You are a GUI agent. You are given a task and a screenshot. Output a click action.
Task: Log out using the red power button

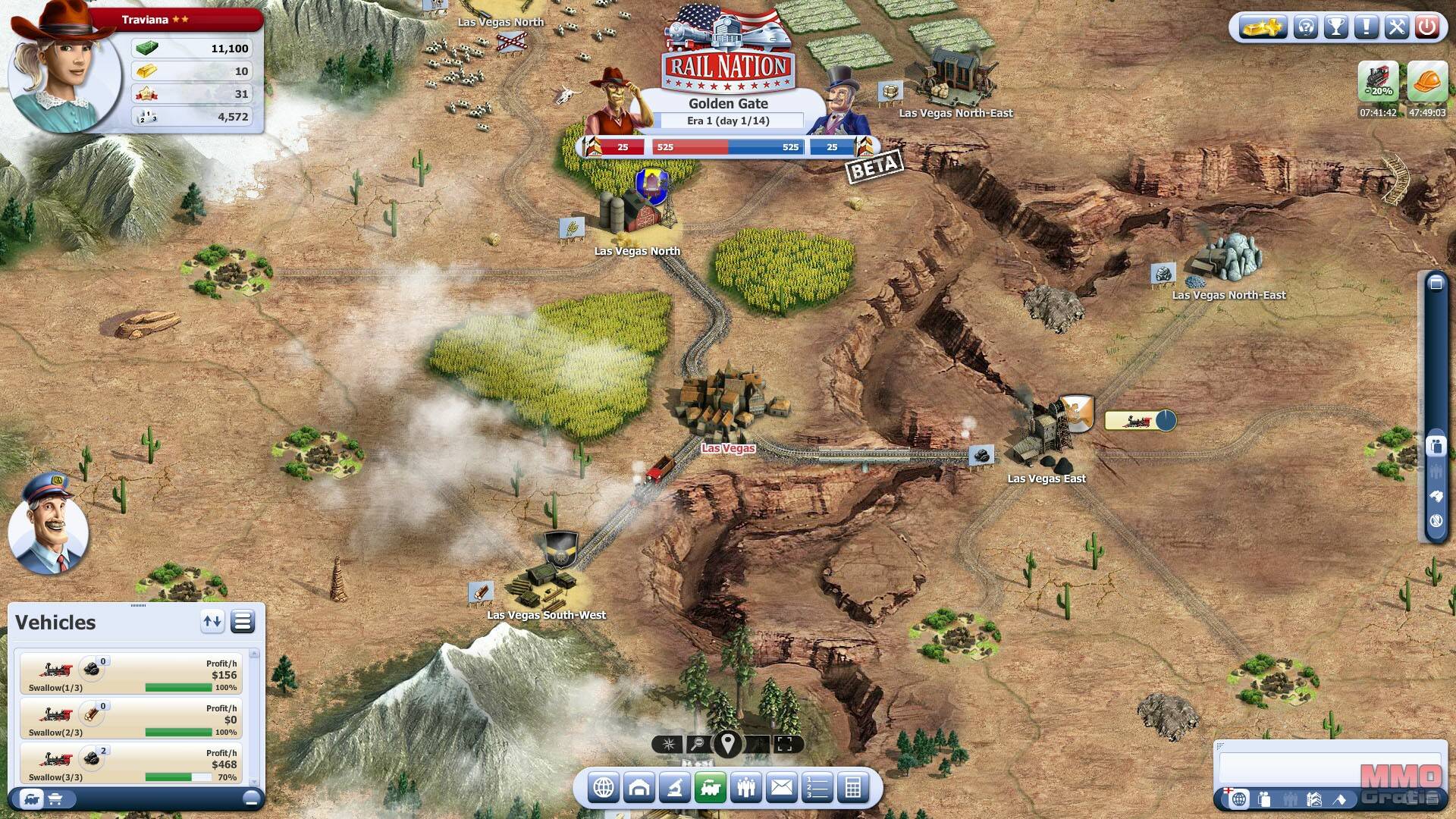pos(1427,28)
